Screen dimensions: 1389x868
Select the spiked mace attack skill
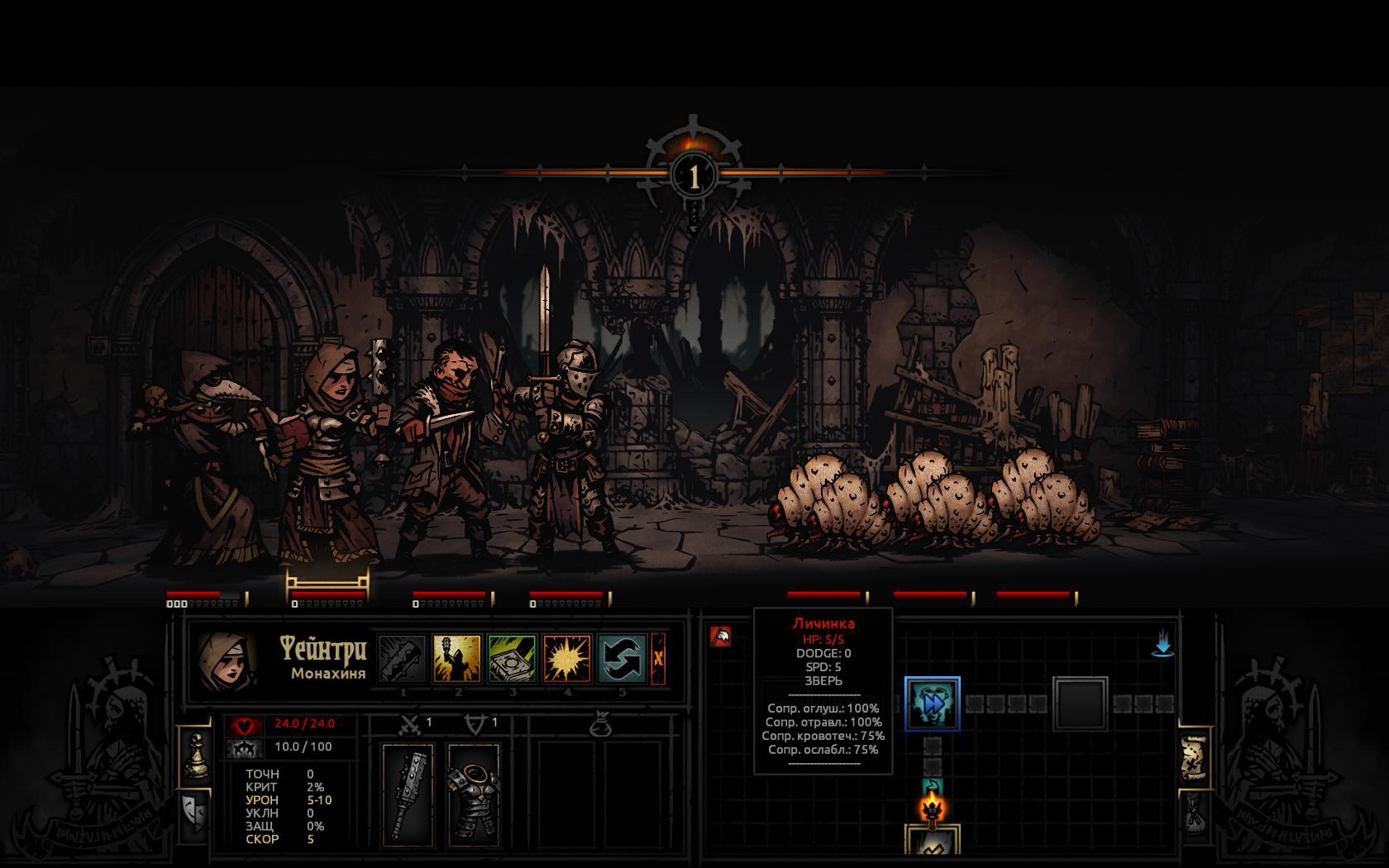[x=402, y=659]
